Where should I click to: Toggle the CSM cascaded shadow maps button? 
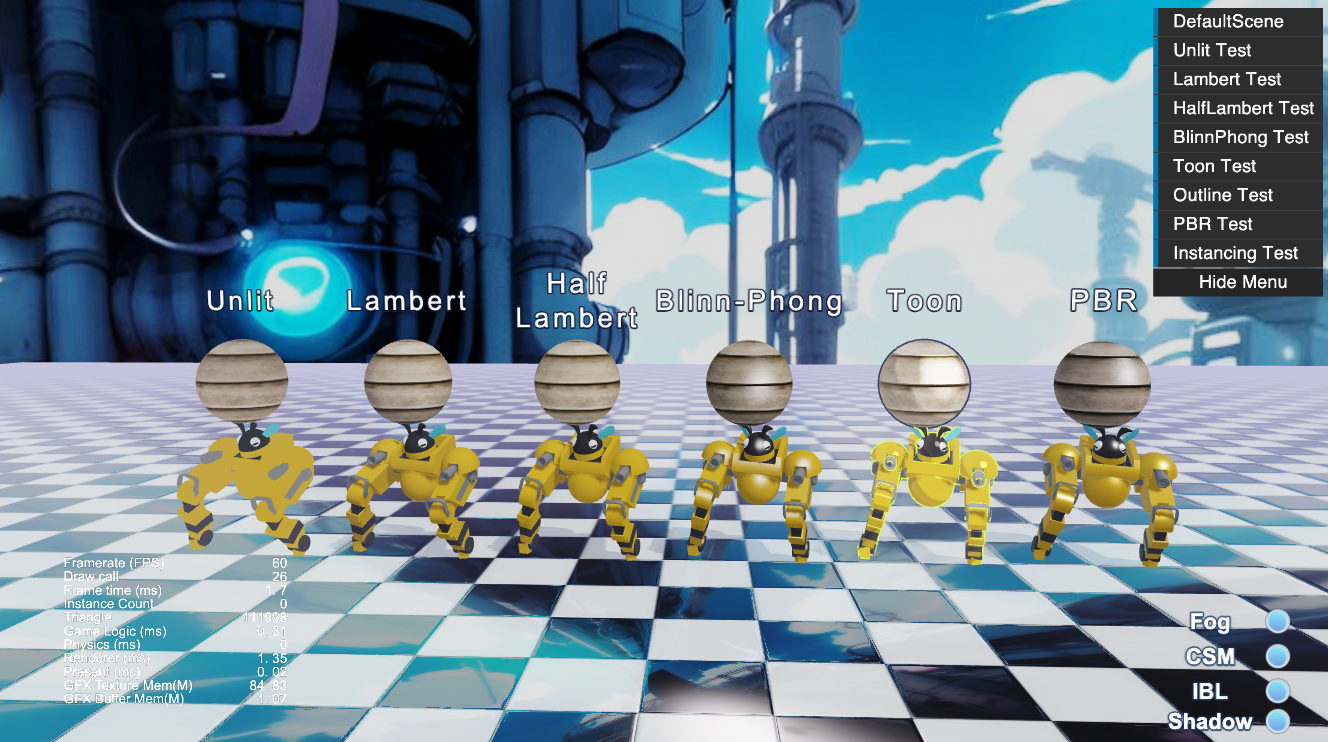coord(1277,656)
